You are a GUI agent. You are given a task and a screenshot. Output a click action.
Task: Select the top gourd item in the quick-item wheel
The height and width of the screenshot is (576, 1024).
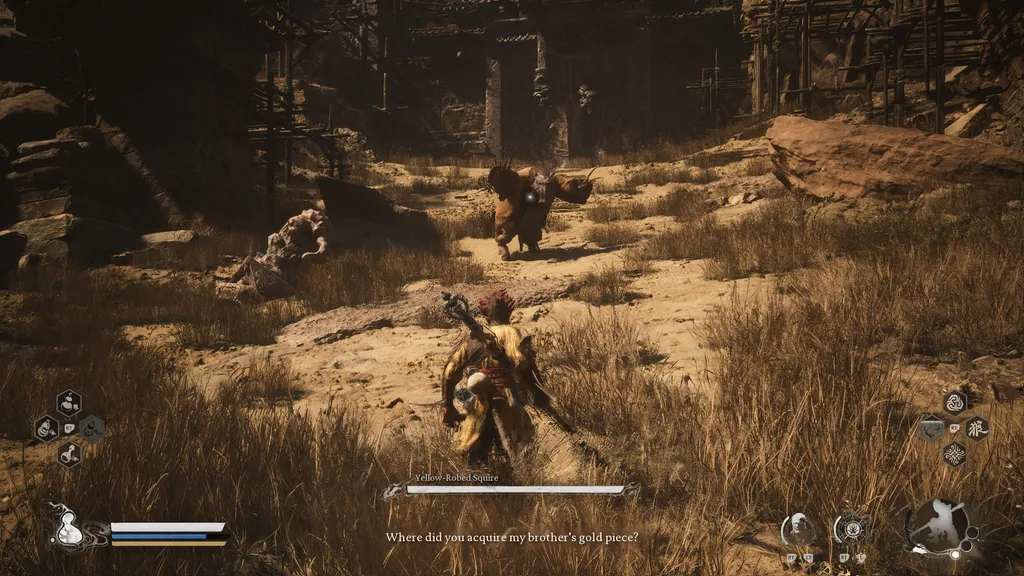click(69, 403)
